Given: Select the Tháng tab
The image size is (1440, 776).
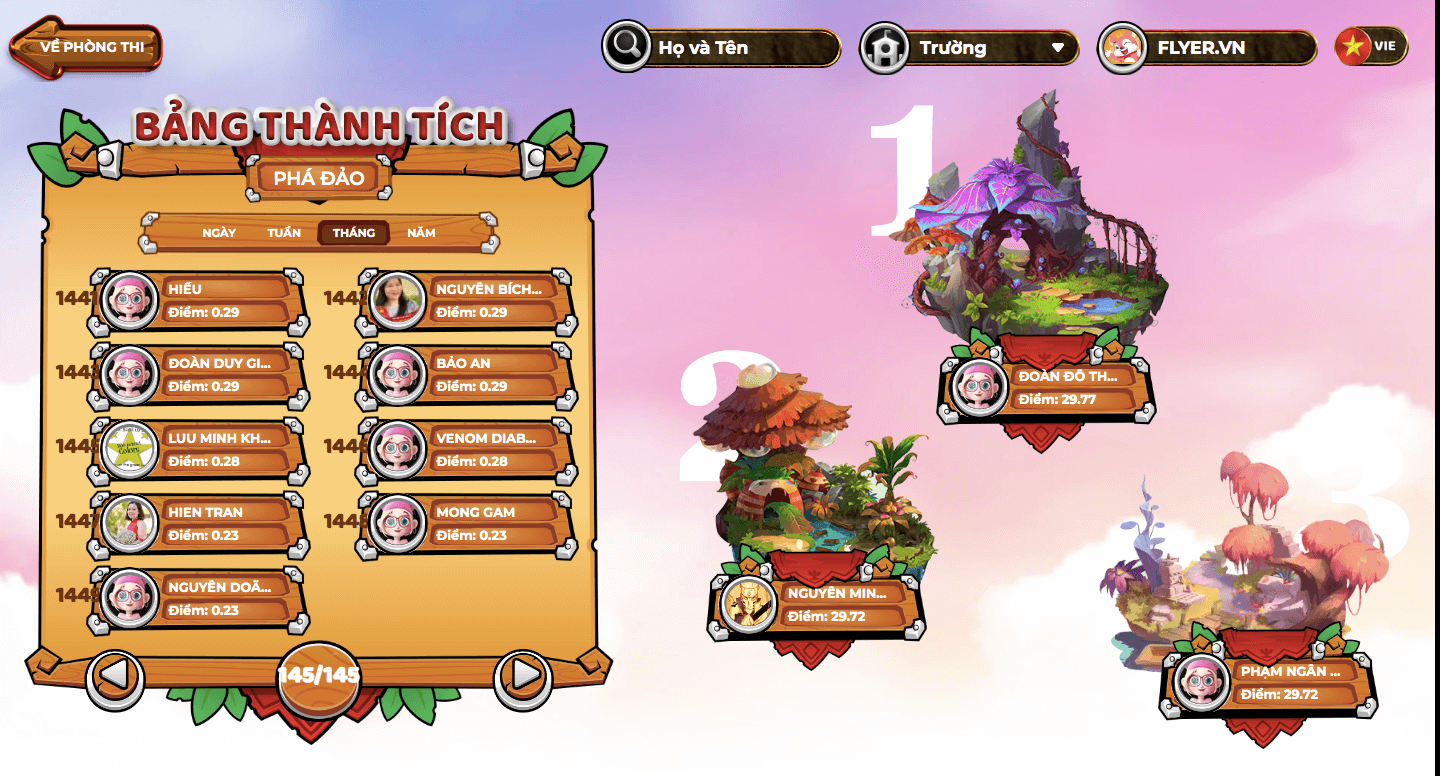Looking at the screenshot, I should 354,233.
